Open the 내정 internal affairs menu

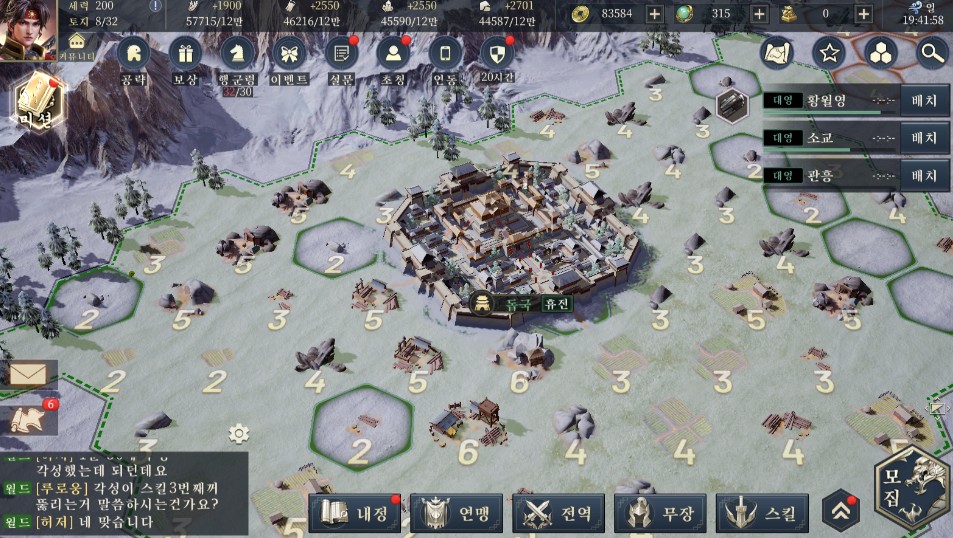(356, 514)
